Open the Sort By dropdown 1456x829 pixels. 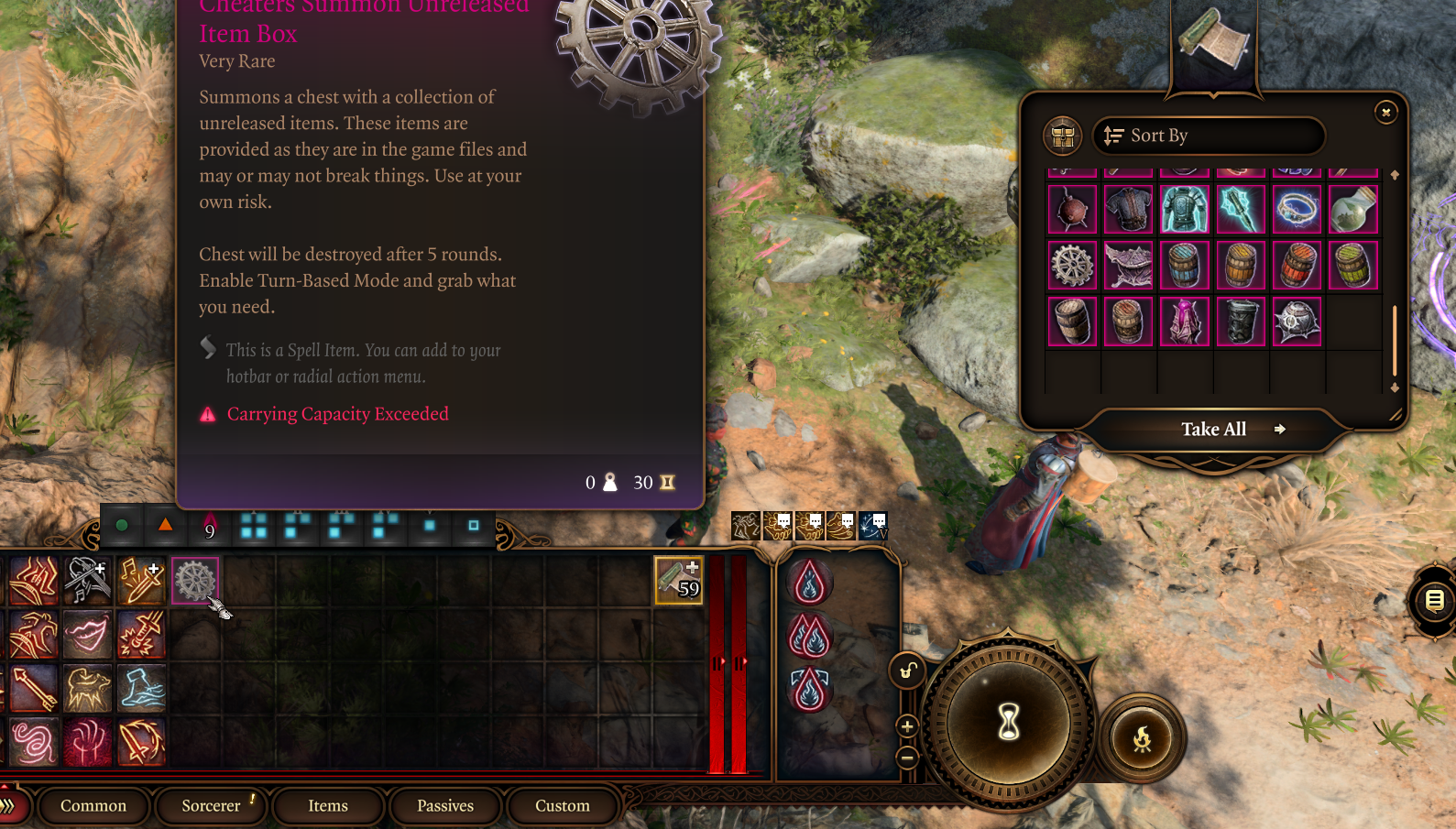1208,136
